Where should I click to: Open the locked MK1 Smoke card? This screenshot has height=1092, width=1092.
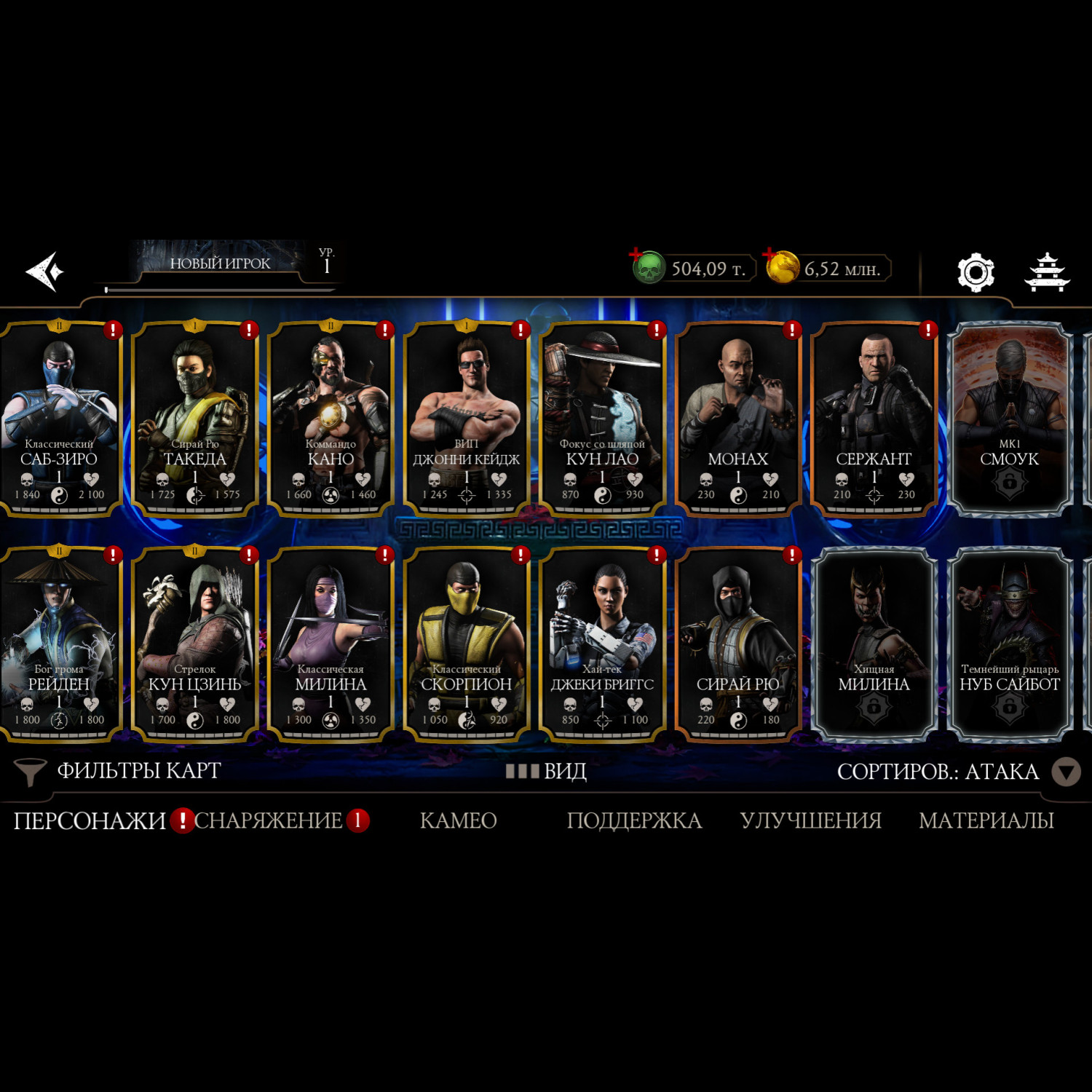click(x=1009, y=419)
